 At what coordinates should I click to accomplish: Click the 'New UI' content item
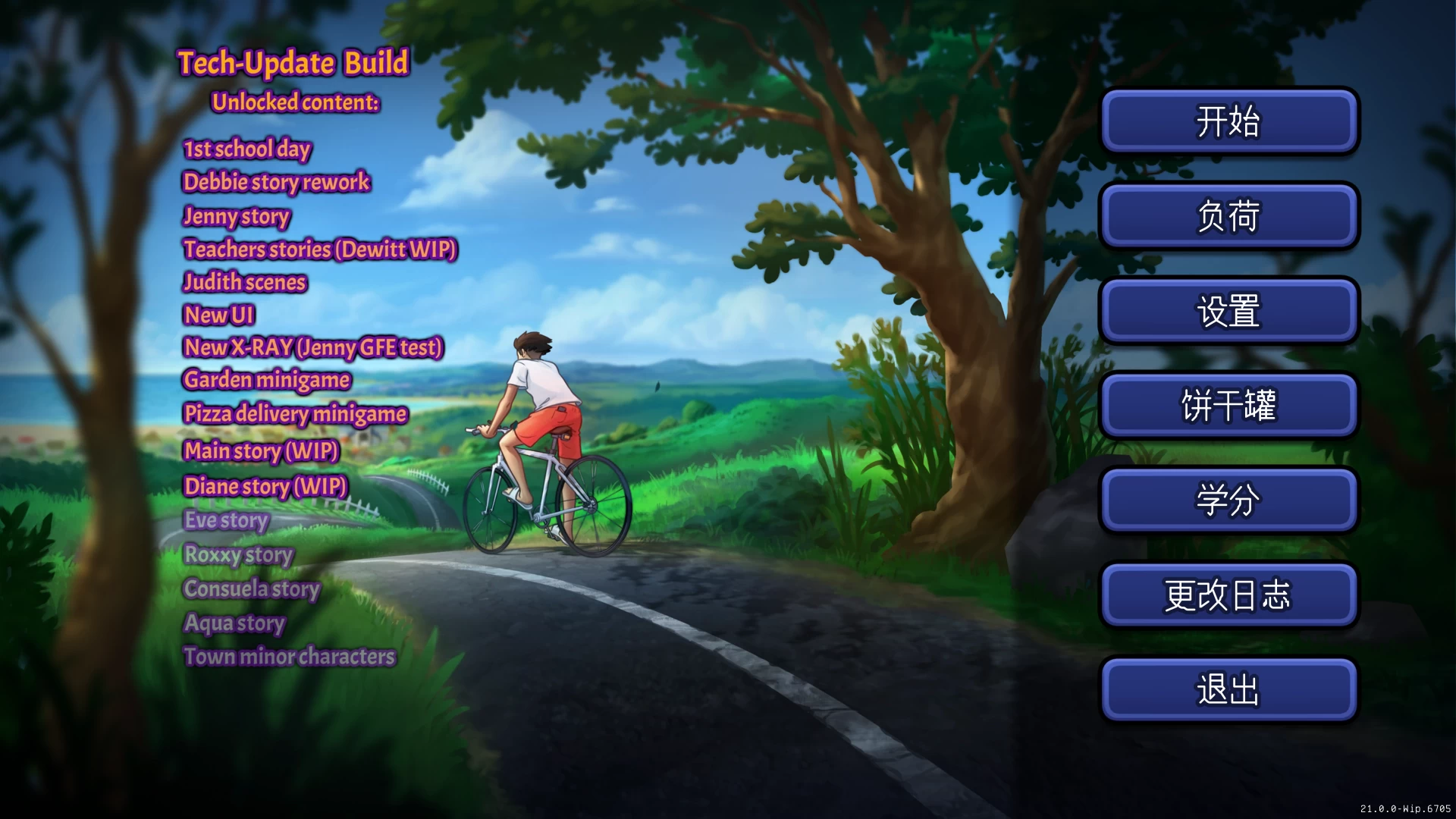tap(219, 315)
